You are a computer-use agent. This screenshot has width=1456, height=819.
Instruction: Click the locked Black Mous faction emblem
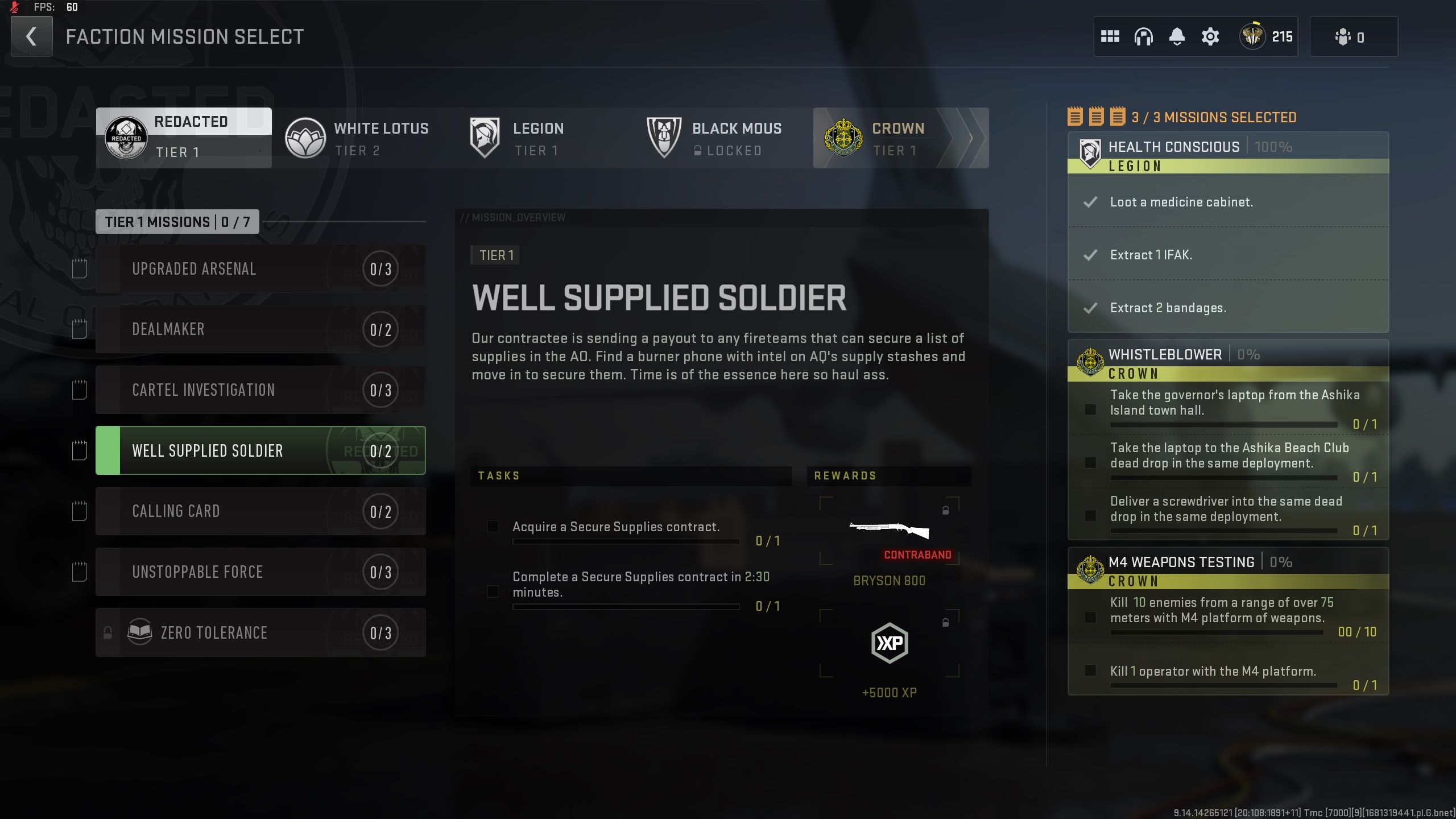[664, 137]
